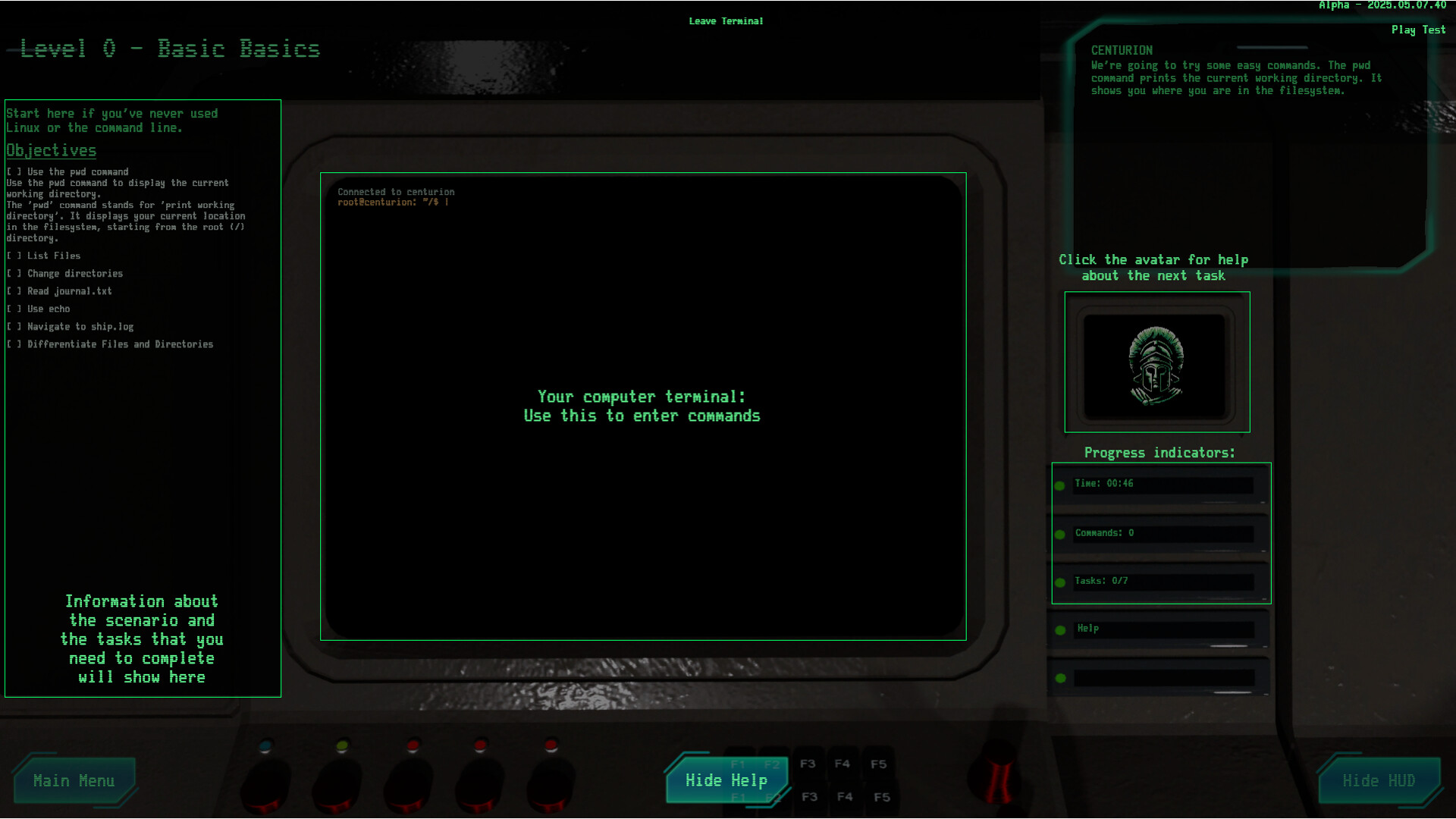Click the green status light beside Help
This screenshot has width=1456, height=819.
[1060, 629]
